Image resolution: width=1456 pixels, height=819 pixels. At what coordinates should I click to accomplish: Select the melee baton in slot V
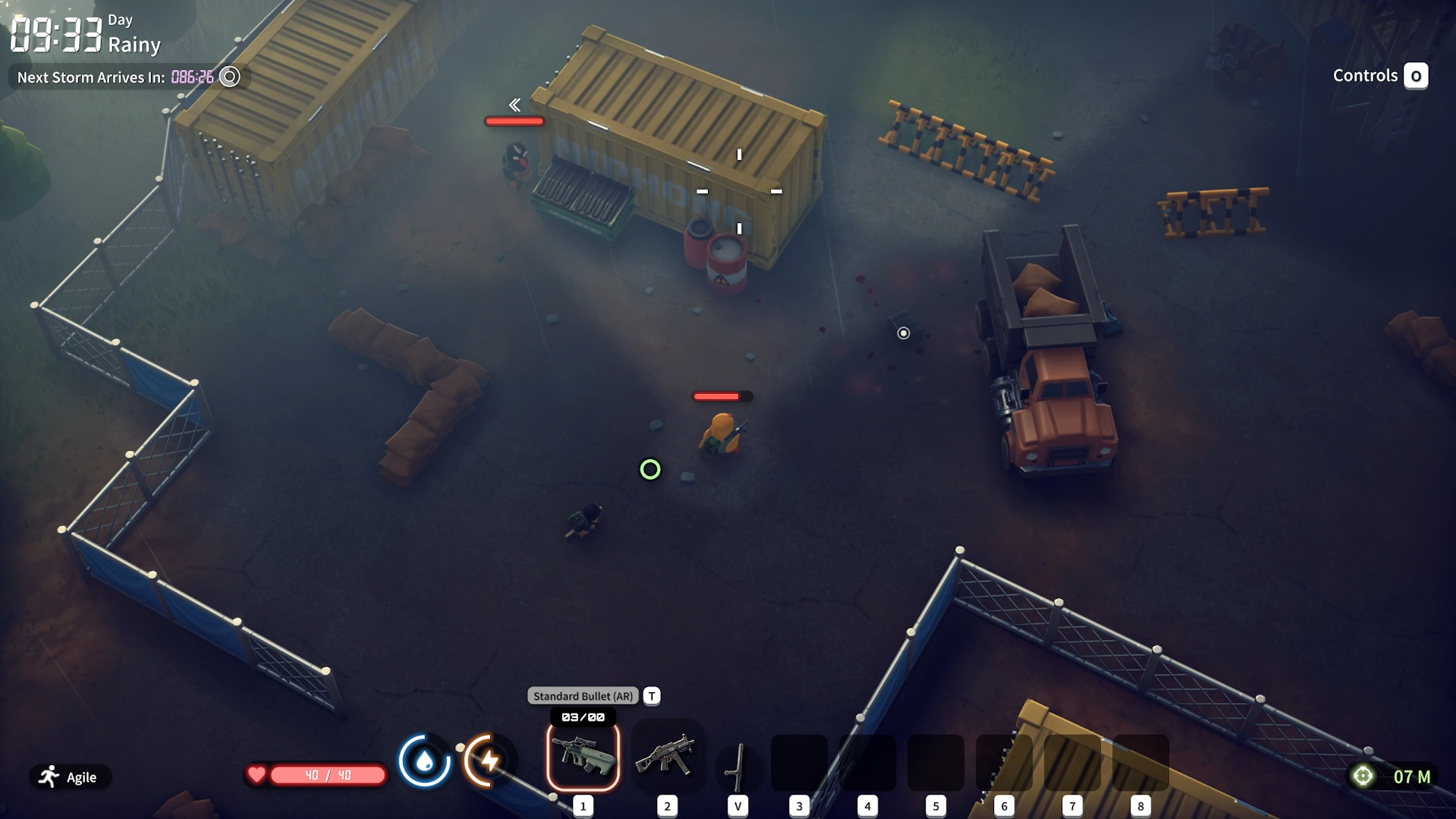[x=737, y=763]
